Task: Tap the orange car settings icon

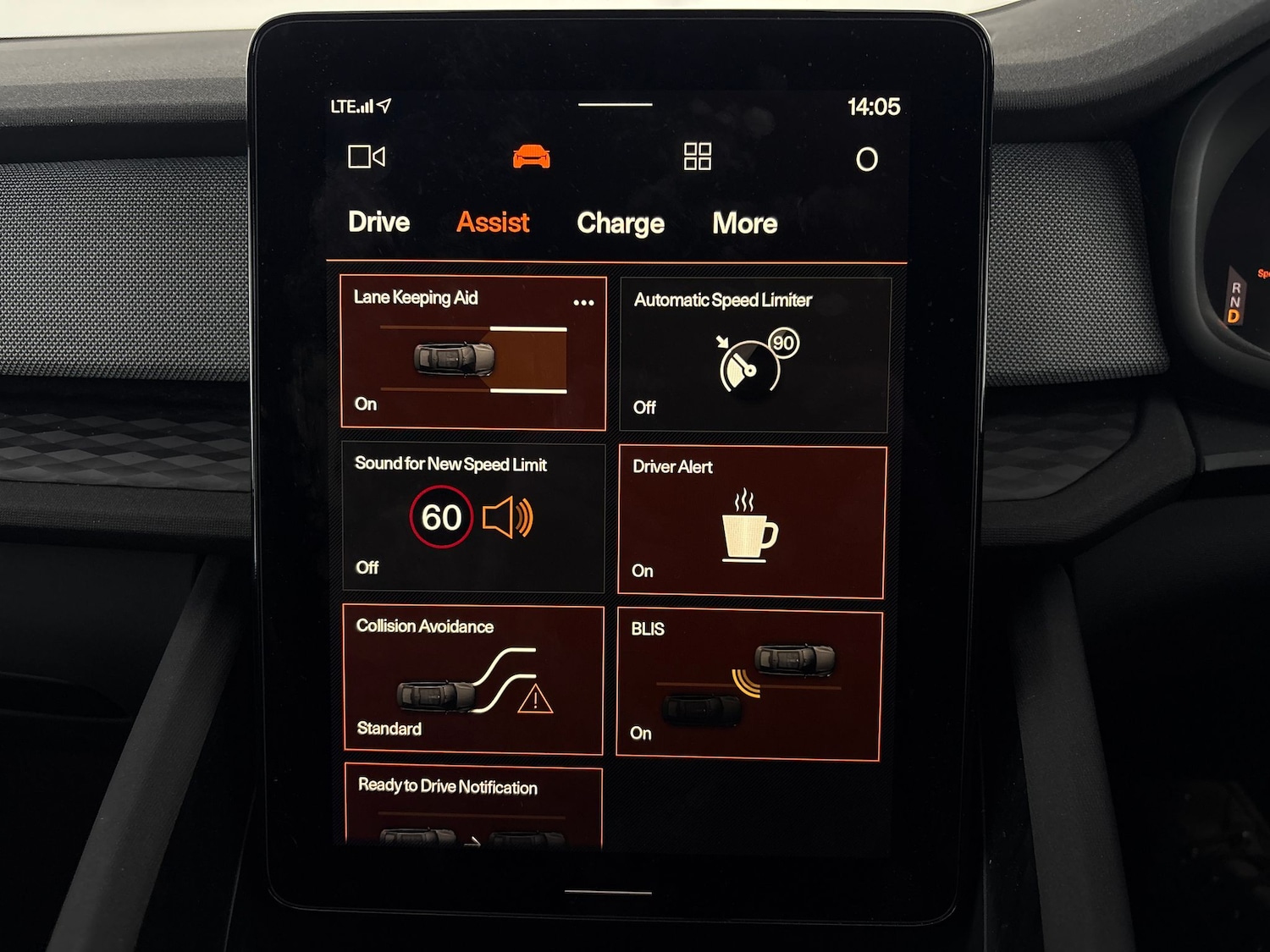Action: point(532,157)
